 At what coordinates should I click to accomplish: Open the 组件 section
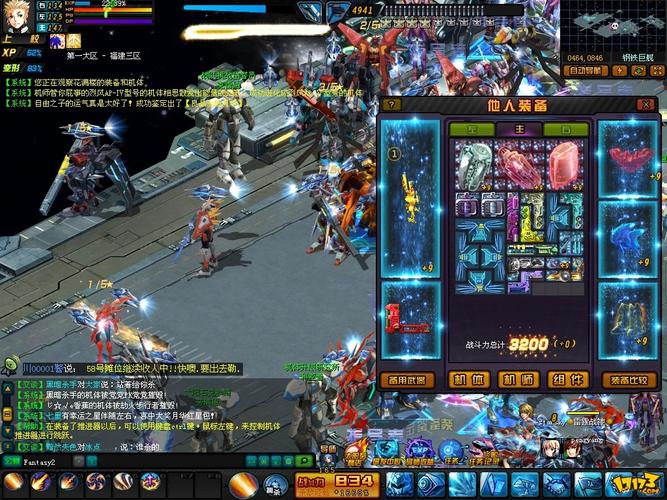pyautogui.click(x=569, y=379)
